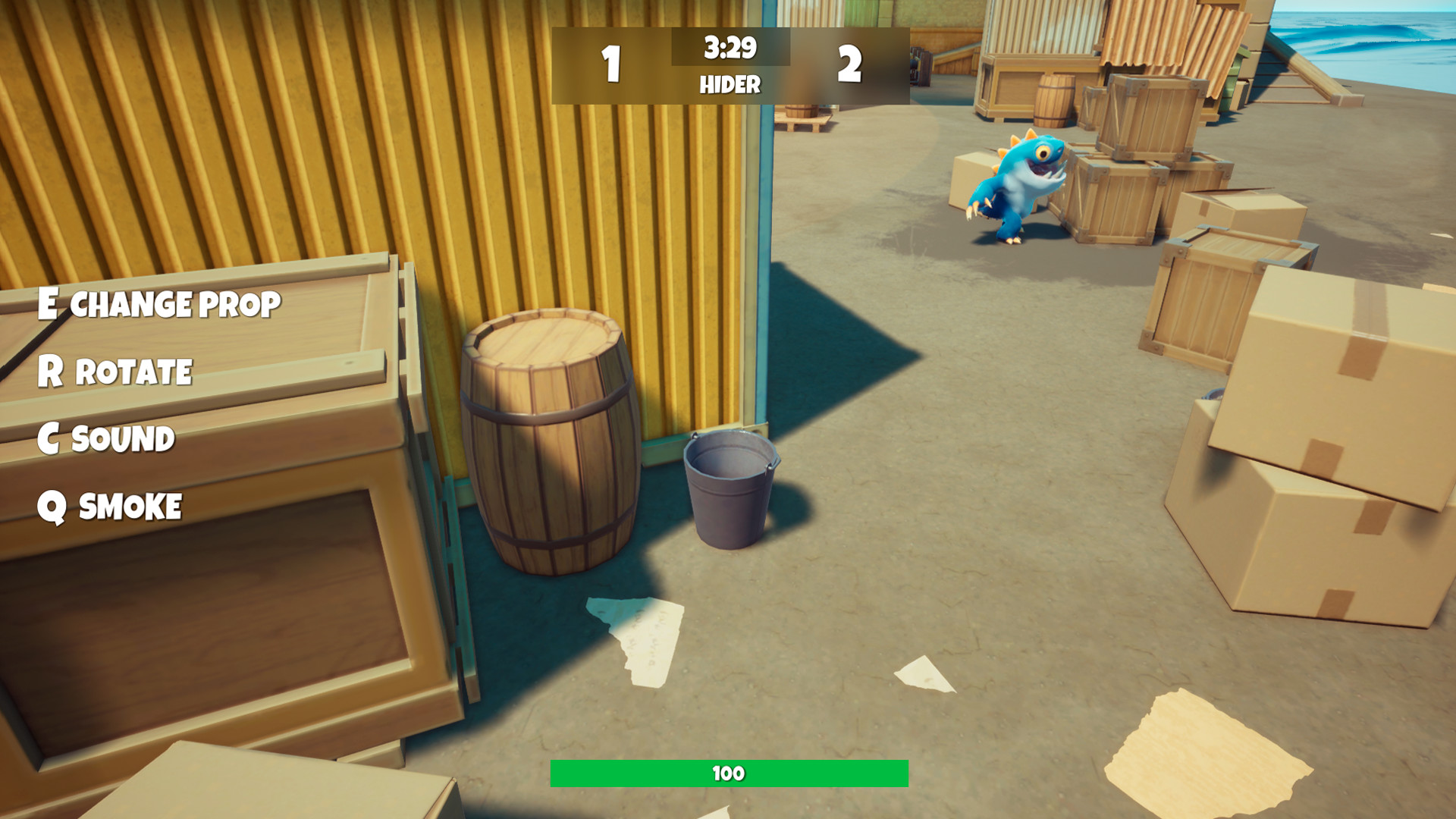Click the E Change Prop hotkey label
1456x819 pixels.
[159, 302]
